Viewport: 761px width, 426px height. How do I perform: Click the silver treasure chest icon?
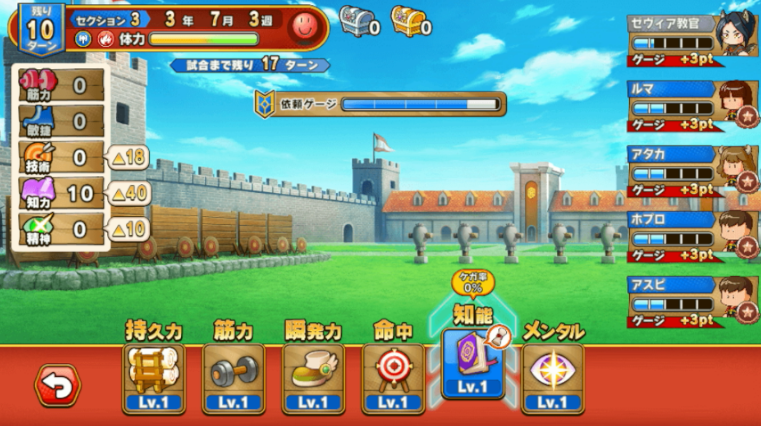coord(356,20)
